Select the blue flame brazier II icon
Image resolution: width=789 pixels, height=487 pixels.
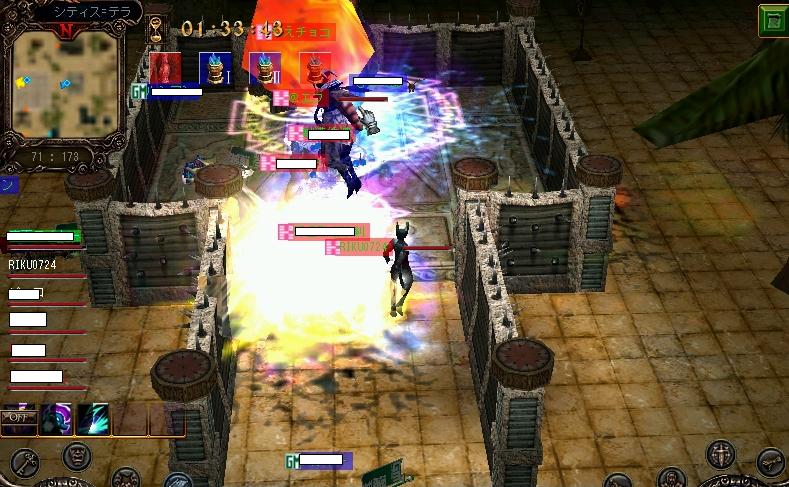pos(265,67)
